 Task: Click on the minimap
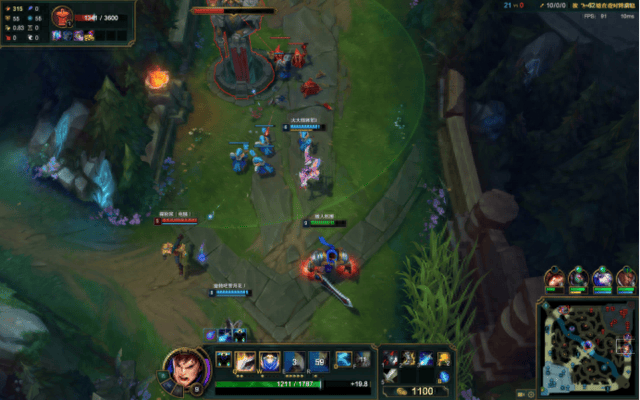pyautogui.click(x=585, y=346)
